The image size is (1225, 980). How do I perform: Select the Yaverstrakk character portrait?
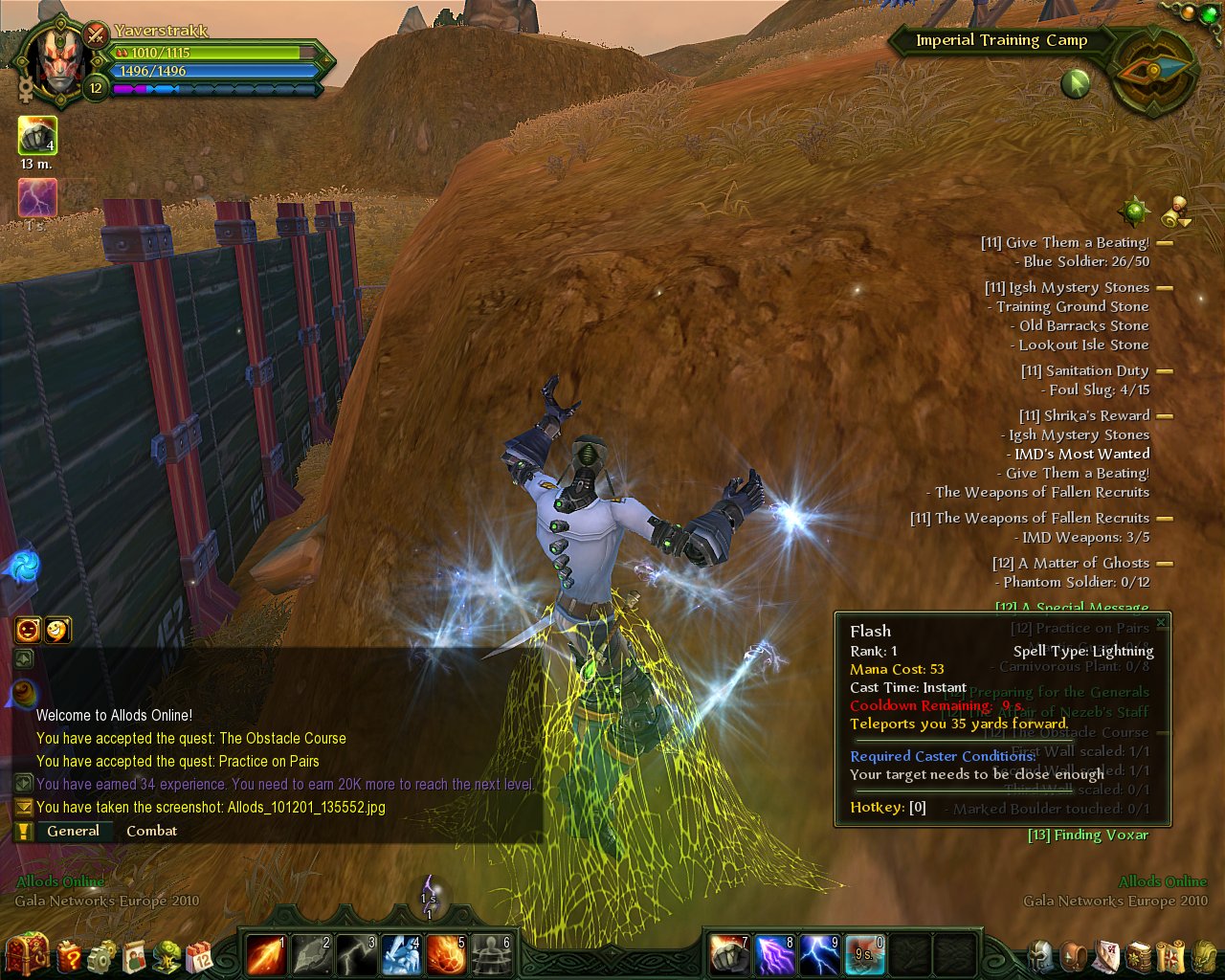tap(57, 64)
